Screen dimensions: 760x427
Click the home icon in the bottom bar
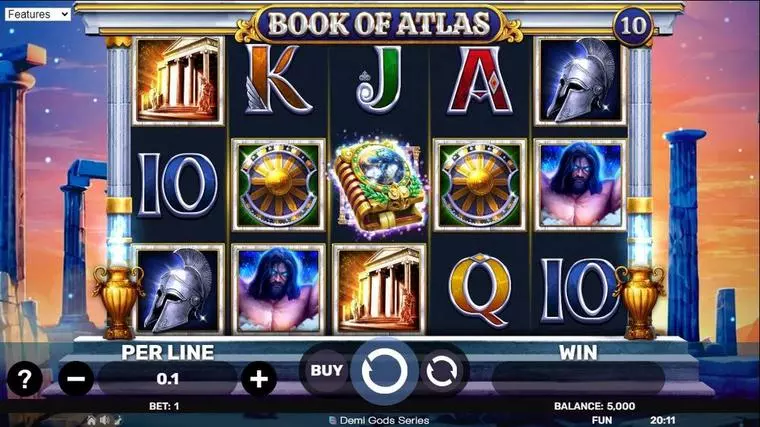[91, 420]
